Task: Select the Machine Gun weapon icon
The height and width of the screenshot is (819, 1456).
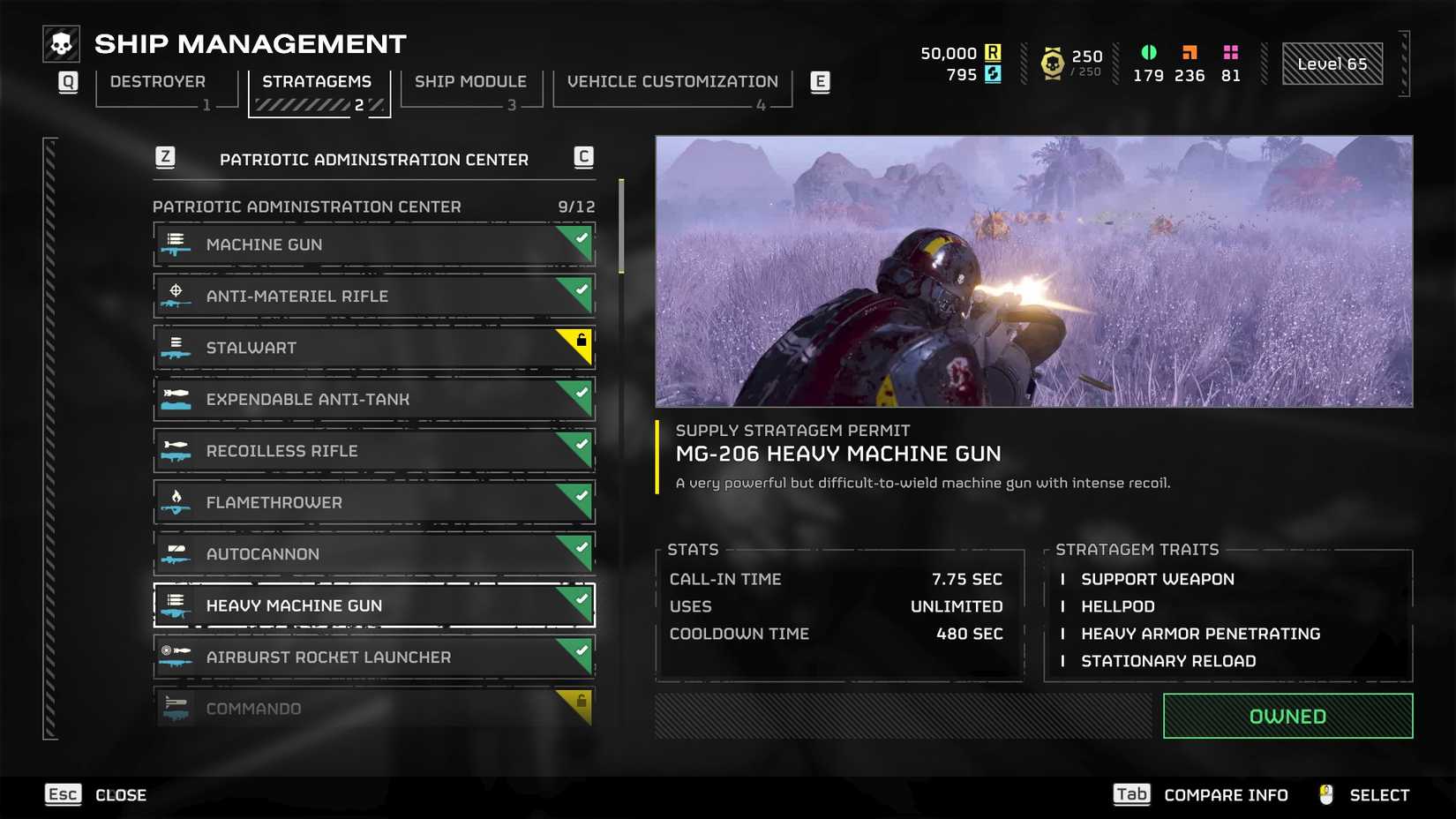Action: [176, 244]
